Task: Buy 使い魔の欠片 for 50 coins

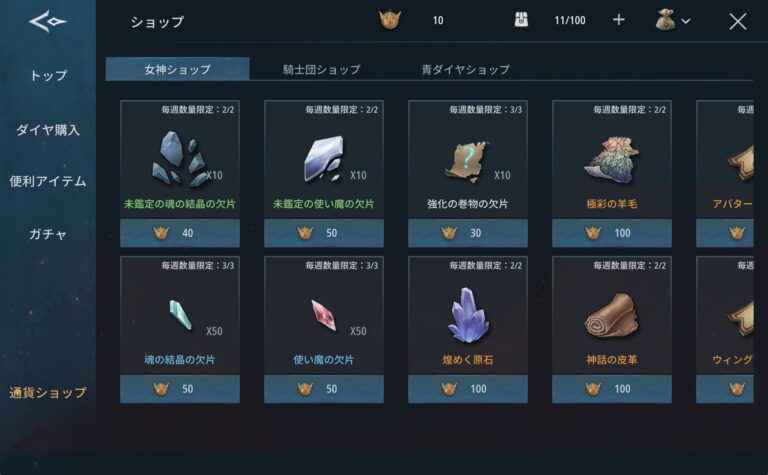Action: click(324, 389)
